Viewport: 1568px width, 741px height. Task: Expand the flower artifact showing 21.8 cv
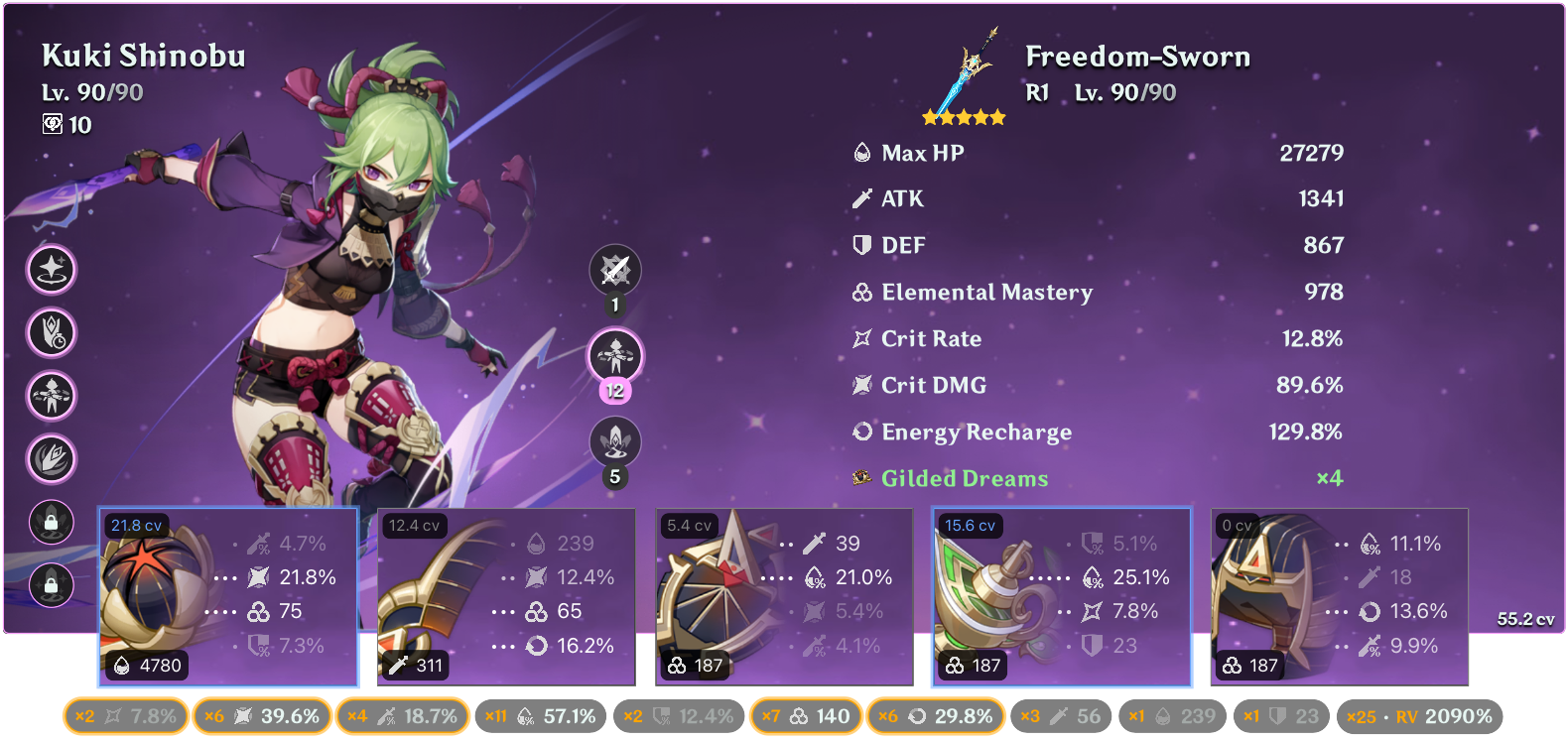click(x=228, y=595)
